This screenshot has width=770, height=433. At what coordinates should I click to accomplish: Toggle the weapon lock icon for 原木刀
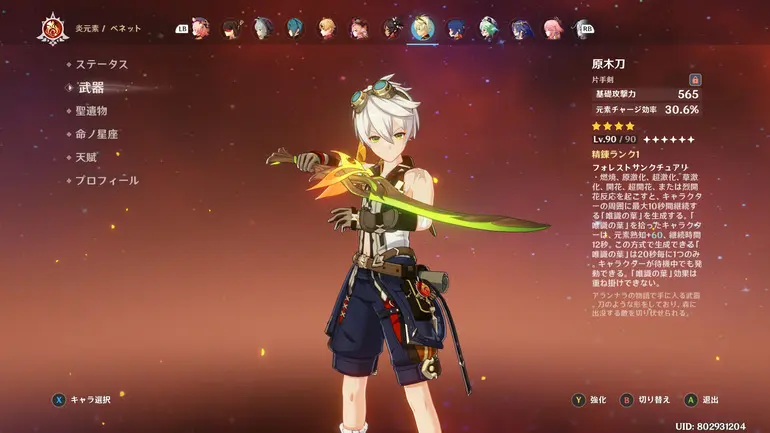point(695,79)
